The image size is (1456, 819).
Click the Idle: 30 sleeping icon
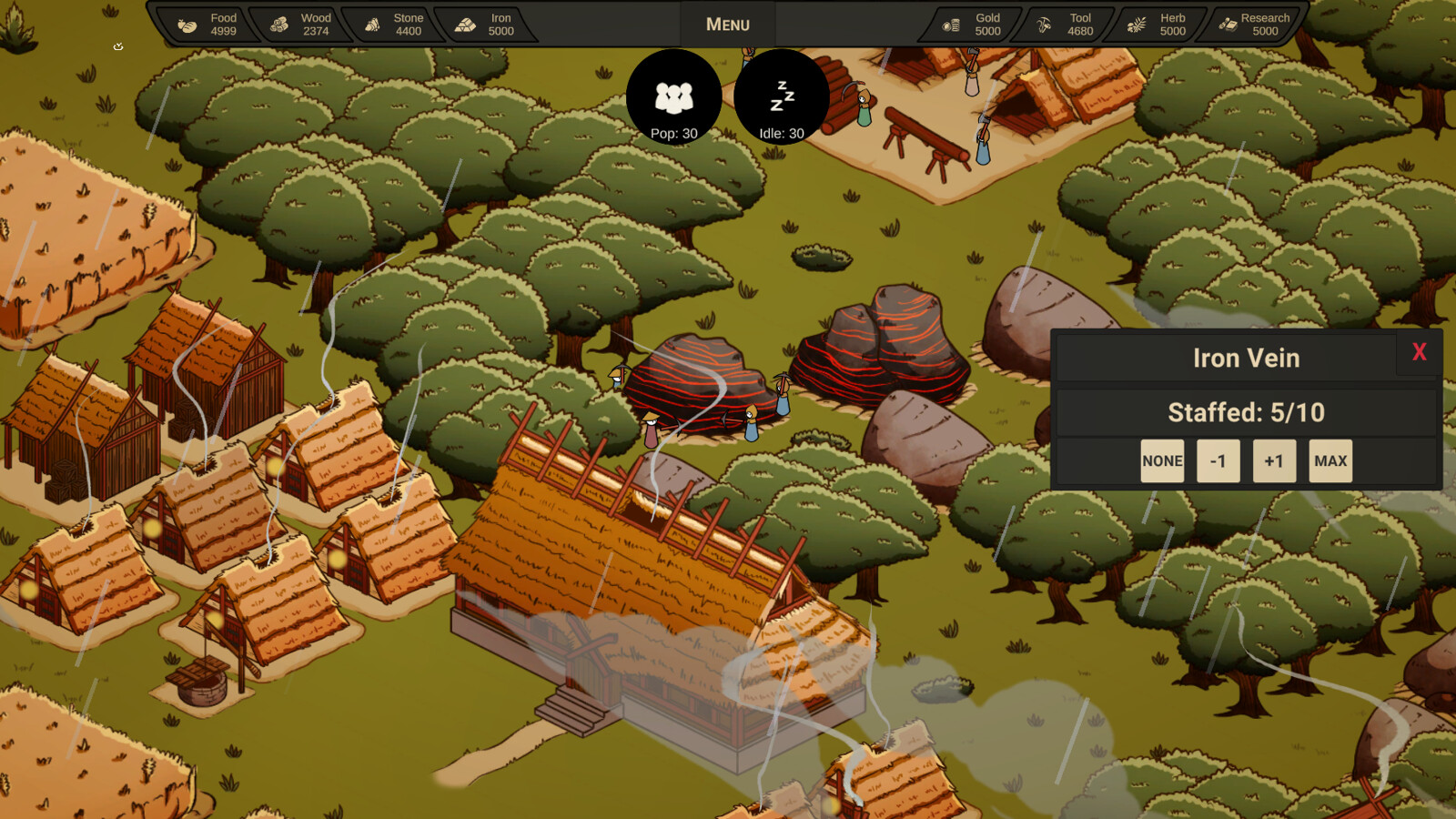(x=784, y=98)
